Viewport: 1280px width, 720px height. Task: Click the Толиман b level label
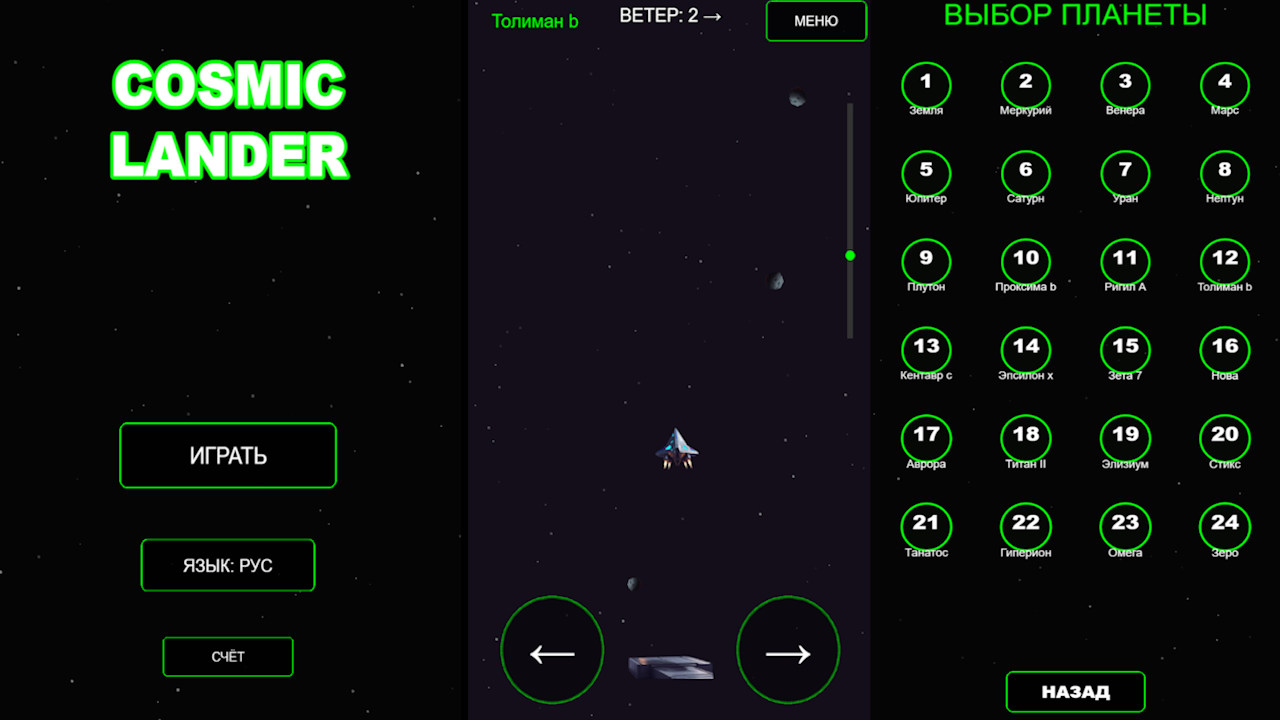click(x=534, y=20)
